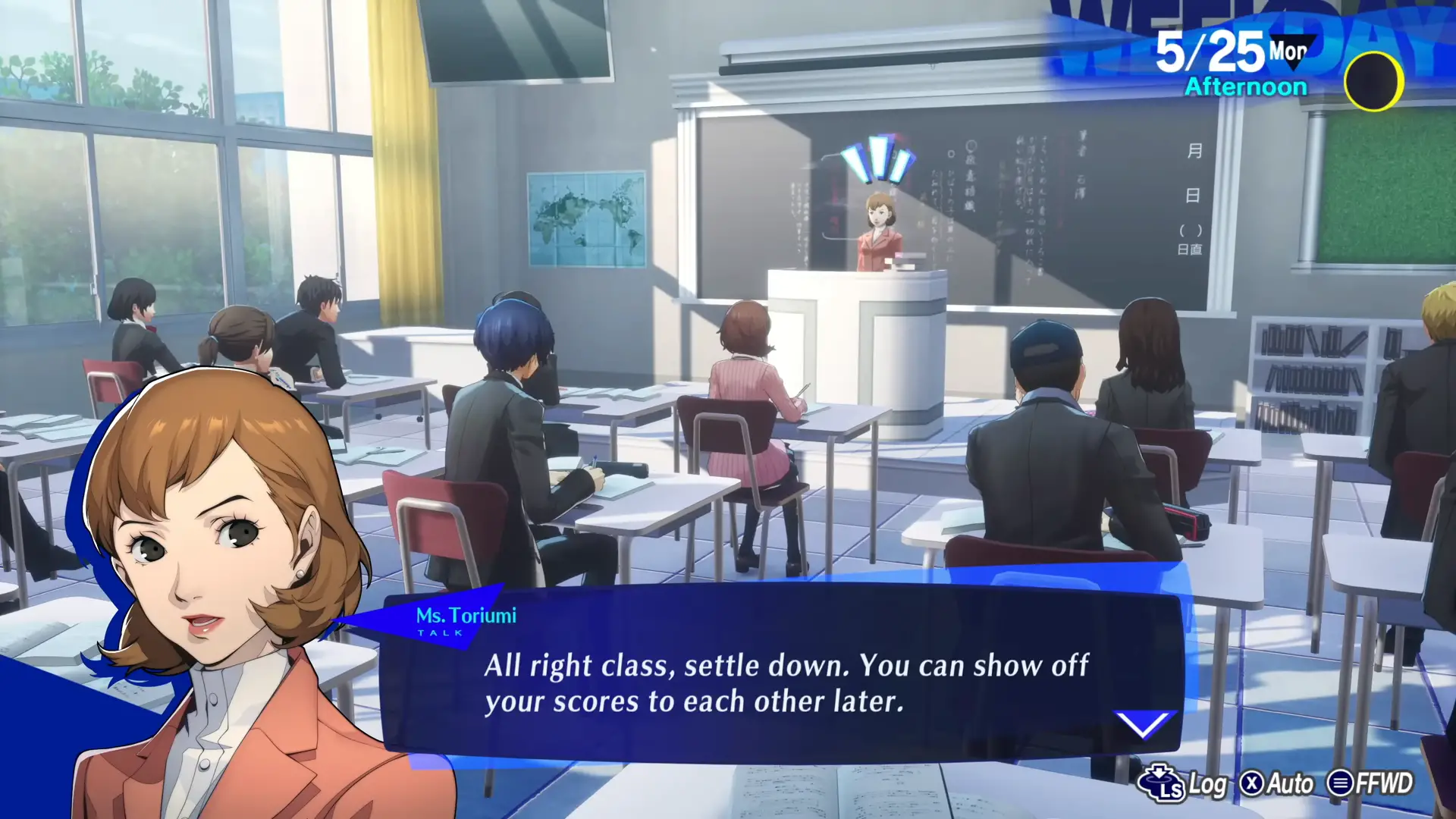Click the attention exclamation marker above Ms. Toriumi
This screenshot has width=1456, height=819.
coord(877,158)
